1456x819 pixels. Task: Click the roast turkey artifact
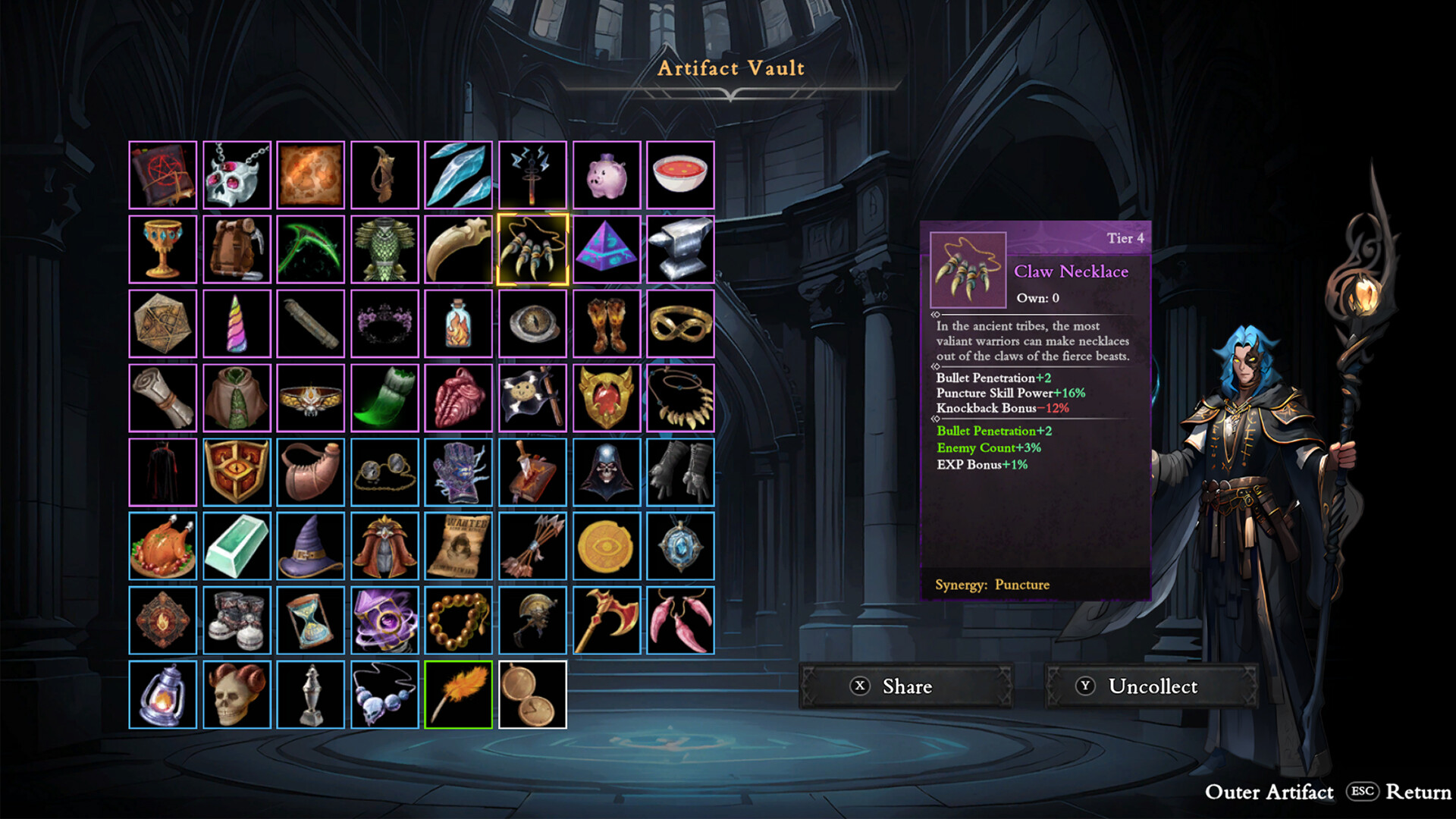click(x=162, y=545)
